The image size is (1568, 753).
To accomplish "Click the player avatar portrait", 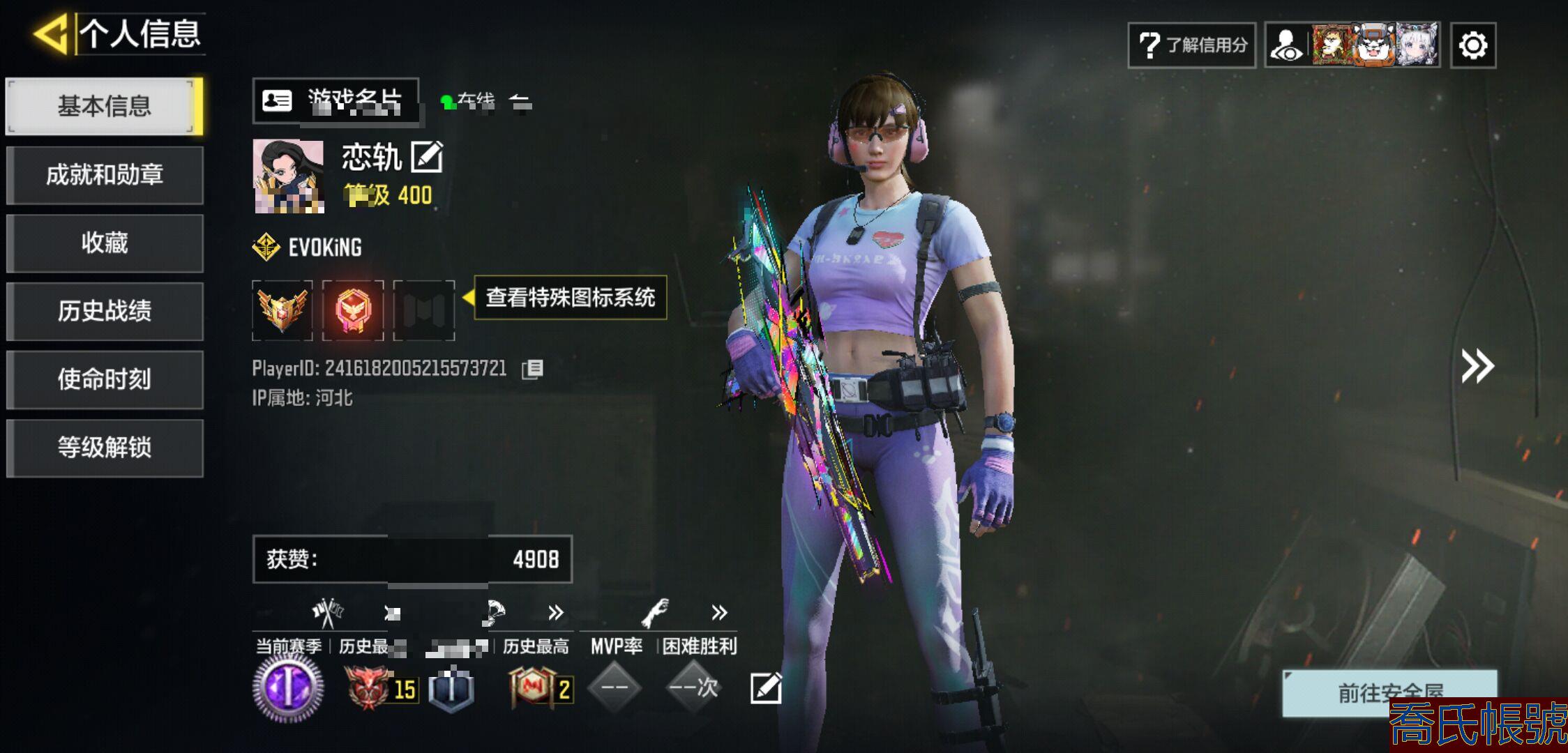I will [x=288, y=176].
